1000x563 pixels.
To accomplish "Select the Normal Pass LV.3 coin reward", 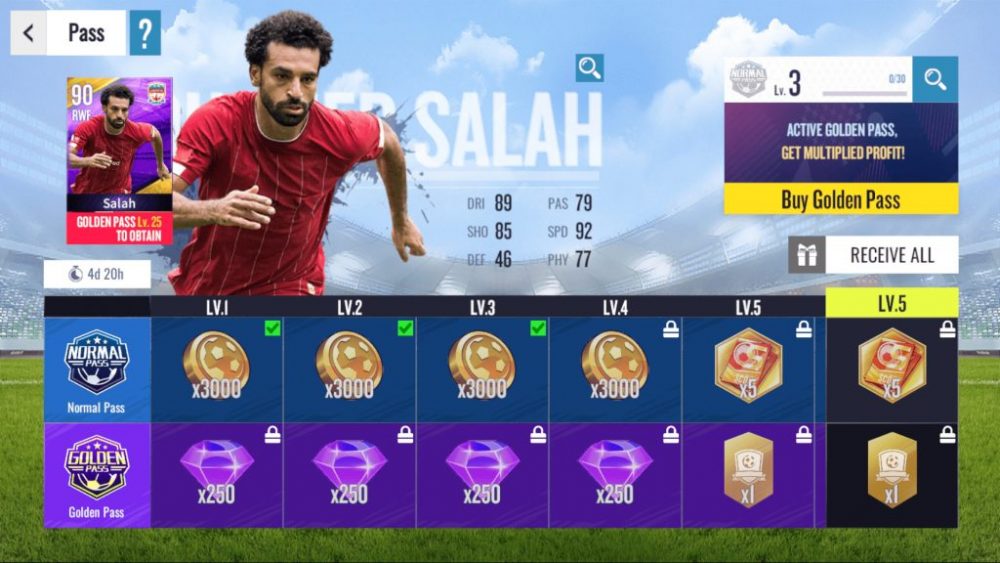I will [x=482, y=369].
